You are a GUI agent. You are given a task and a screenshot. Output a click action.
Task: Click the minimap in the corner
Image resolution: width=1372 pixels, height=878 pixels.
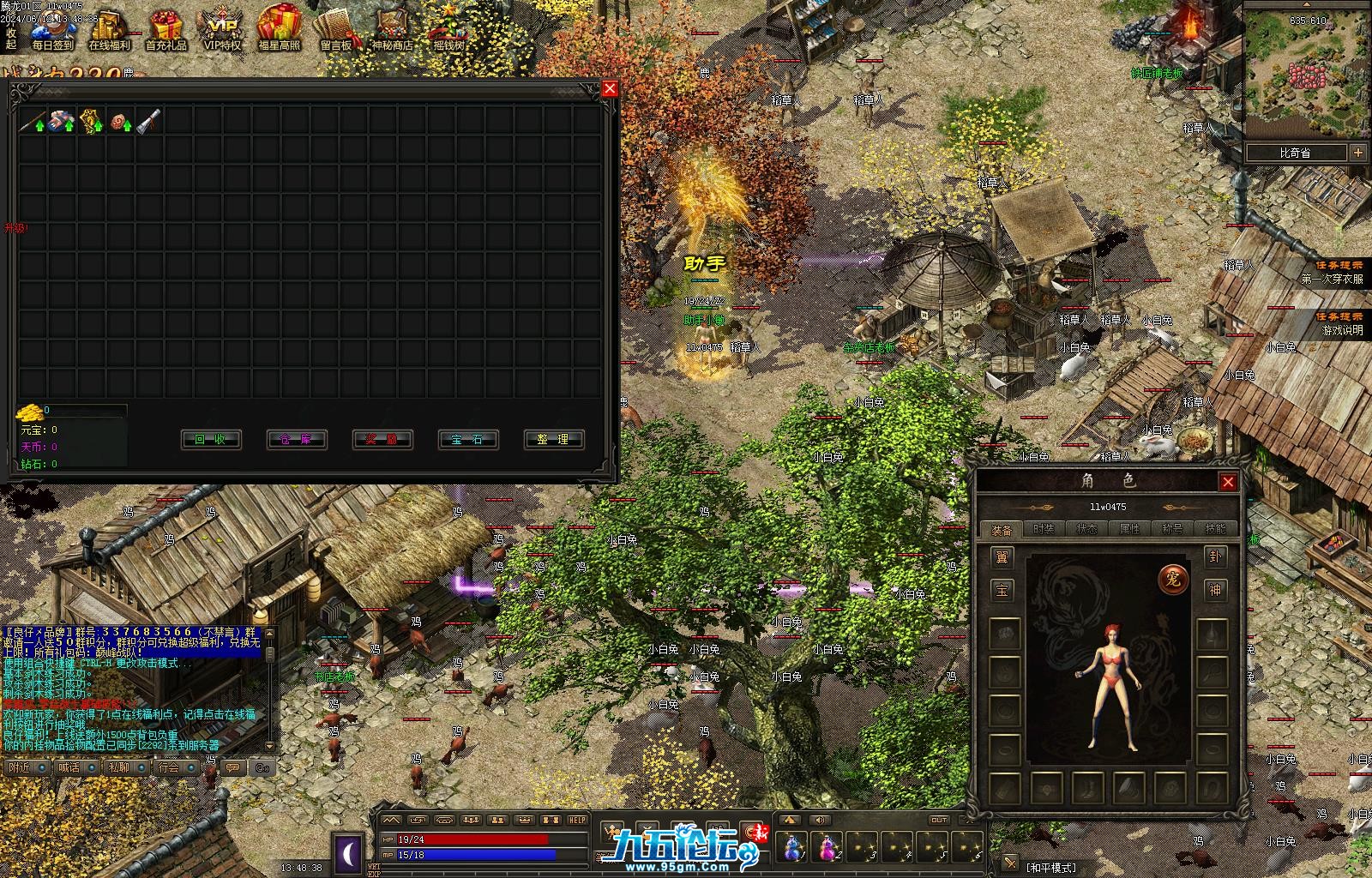(x=1307, y=77)
